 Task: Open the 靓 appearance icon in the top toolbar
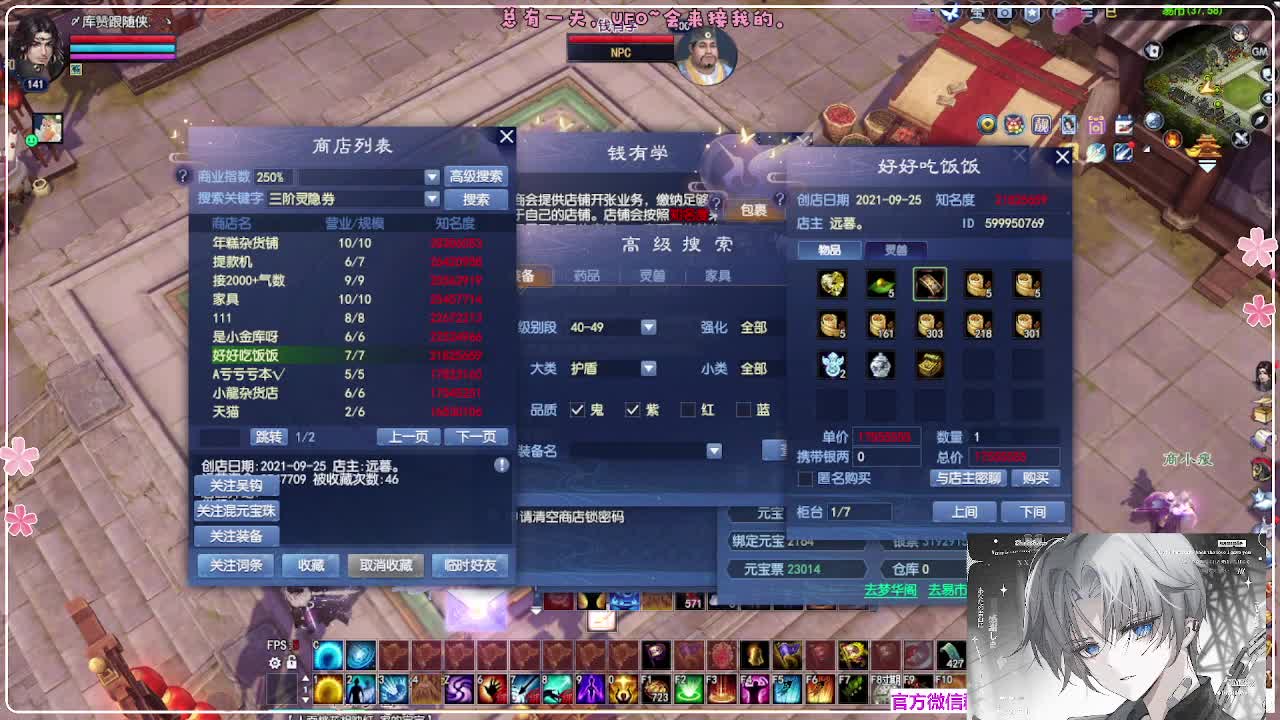1040,125
